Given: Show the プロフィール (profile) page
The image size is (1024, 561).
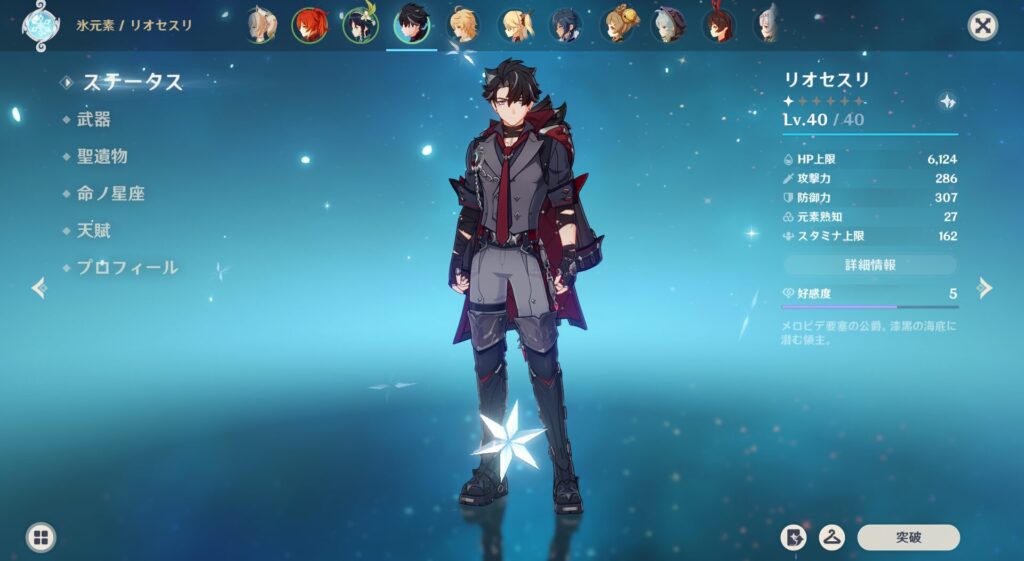Looking at the screenshot, I should pyautogui.click(x=128, y=267).
